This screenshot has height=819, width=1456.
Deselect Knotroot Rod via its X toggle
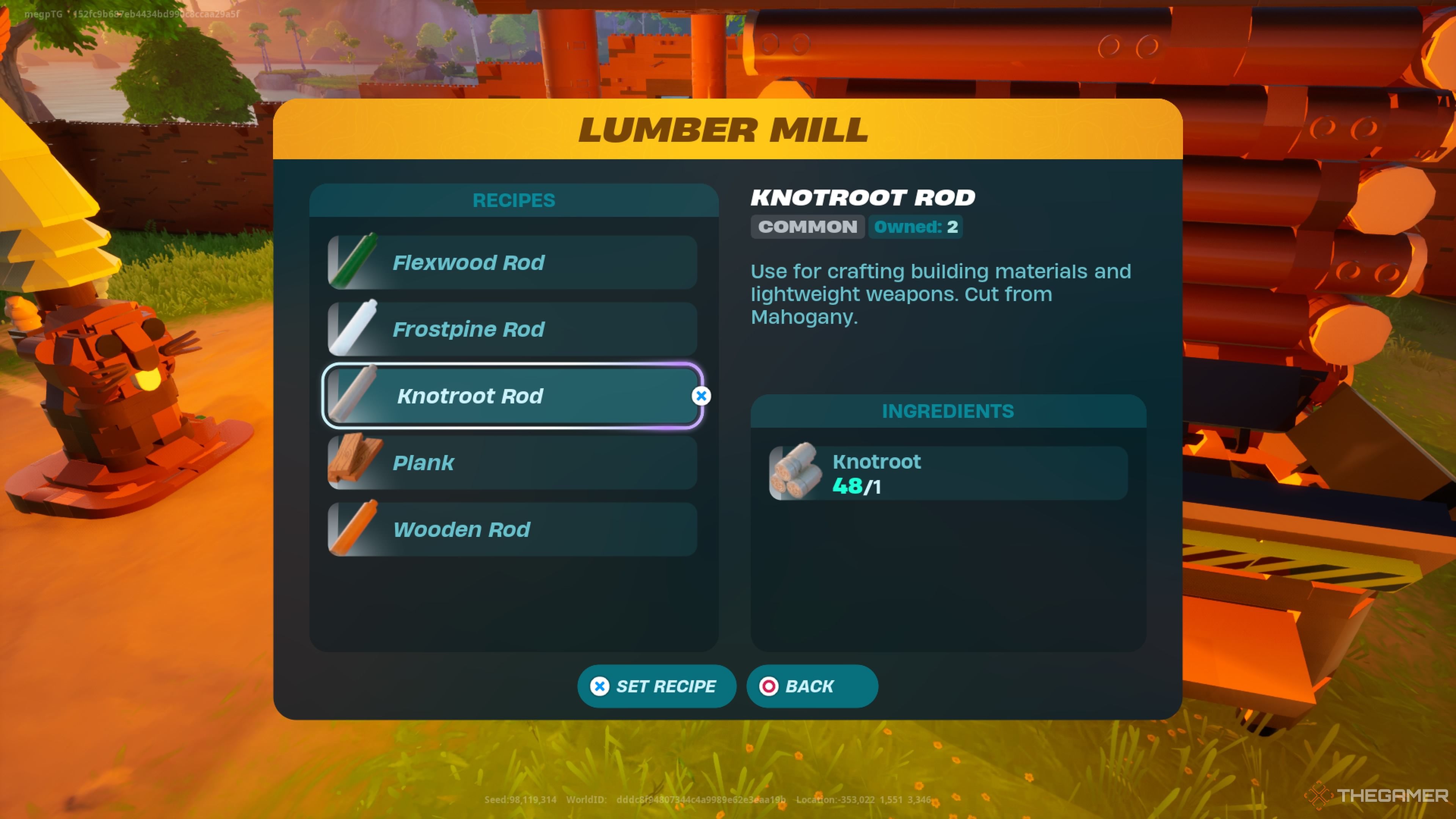coord(701,395)
